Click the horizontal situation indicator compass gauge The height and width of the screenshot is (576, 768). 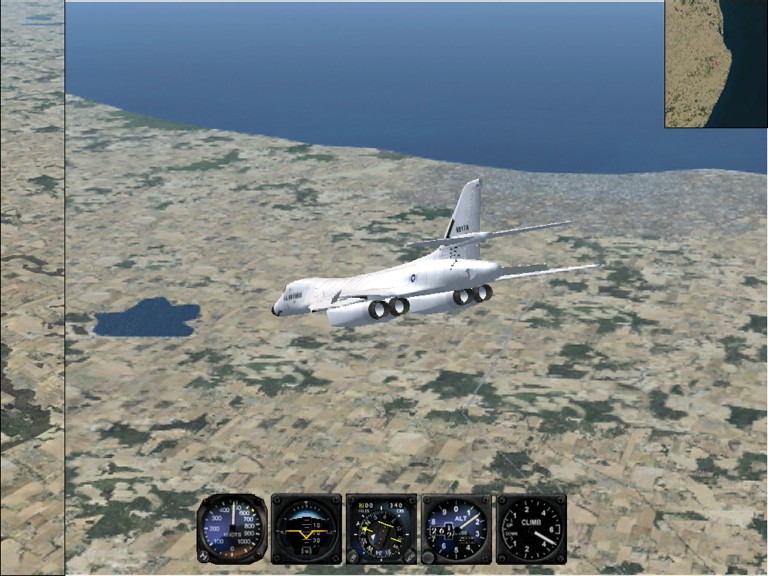click(x=381, y=528)
